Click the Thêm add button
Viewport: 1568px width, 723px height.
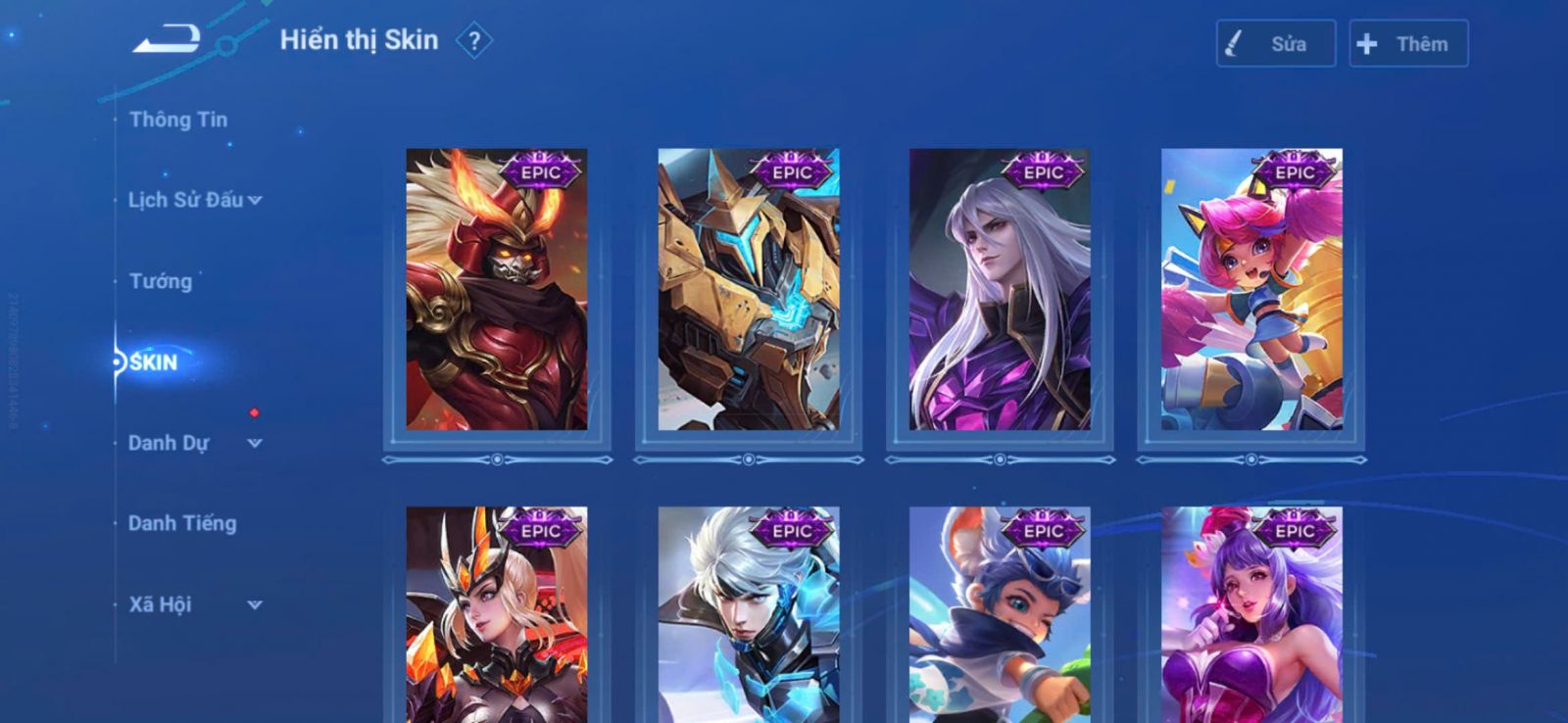click(1408, 44)
